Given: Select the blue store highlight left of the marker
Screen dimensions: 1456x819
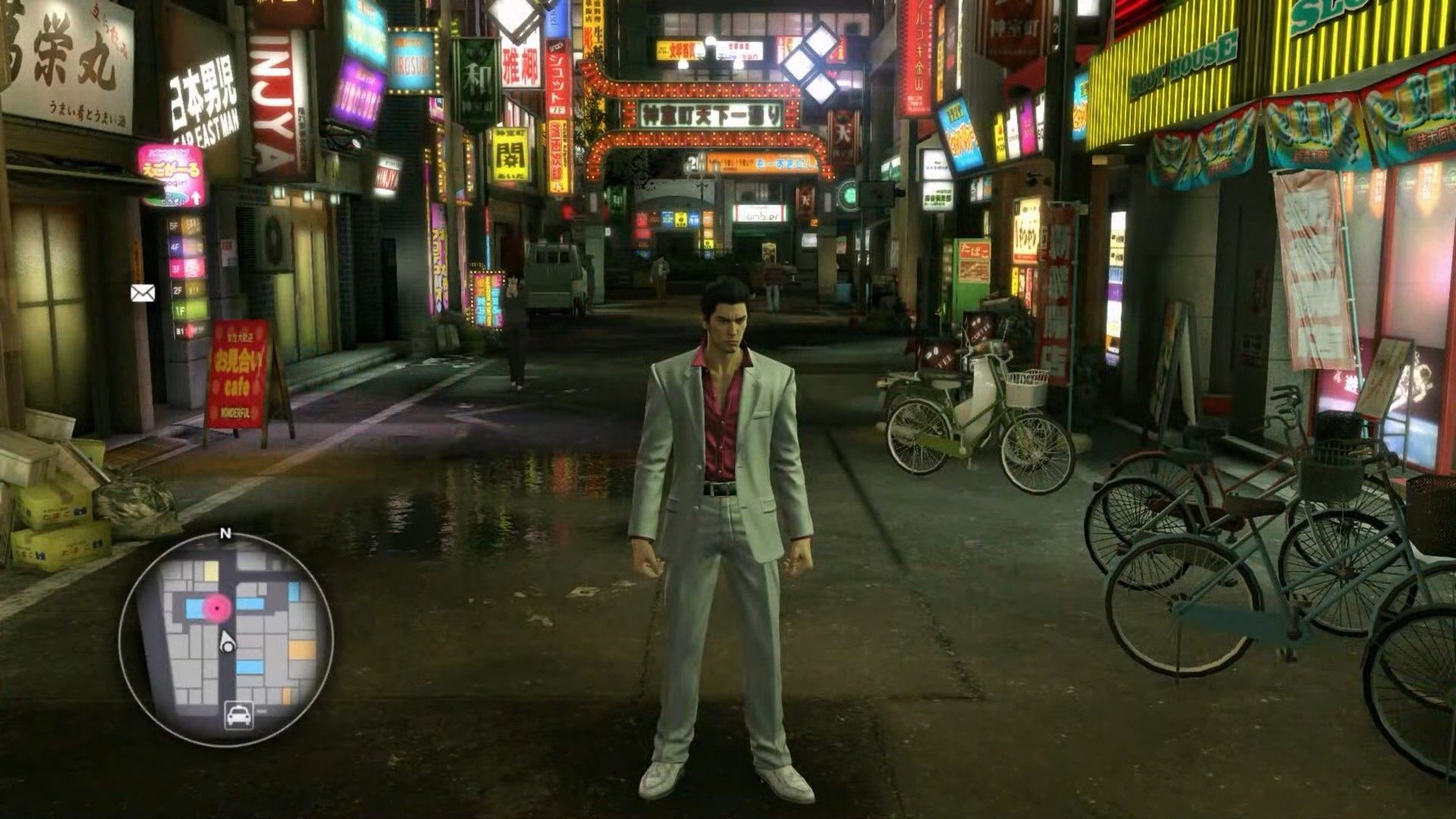Looking at the screenshot, I should (193, 607).
